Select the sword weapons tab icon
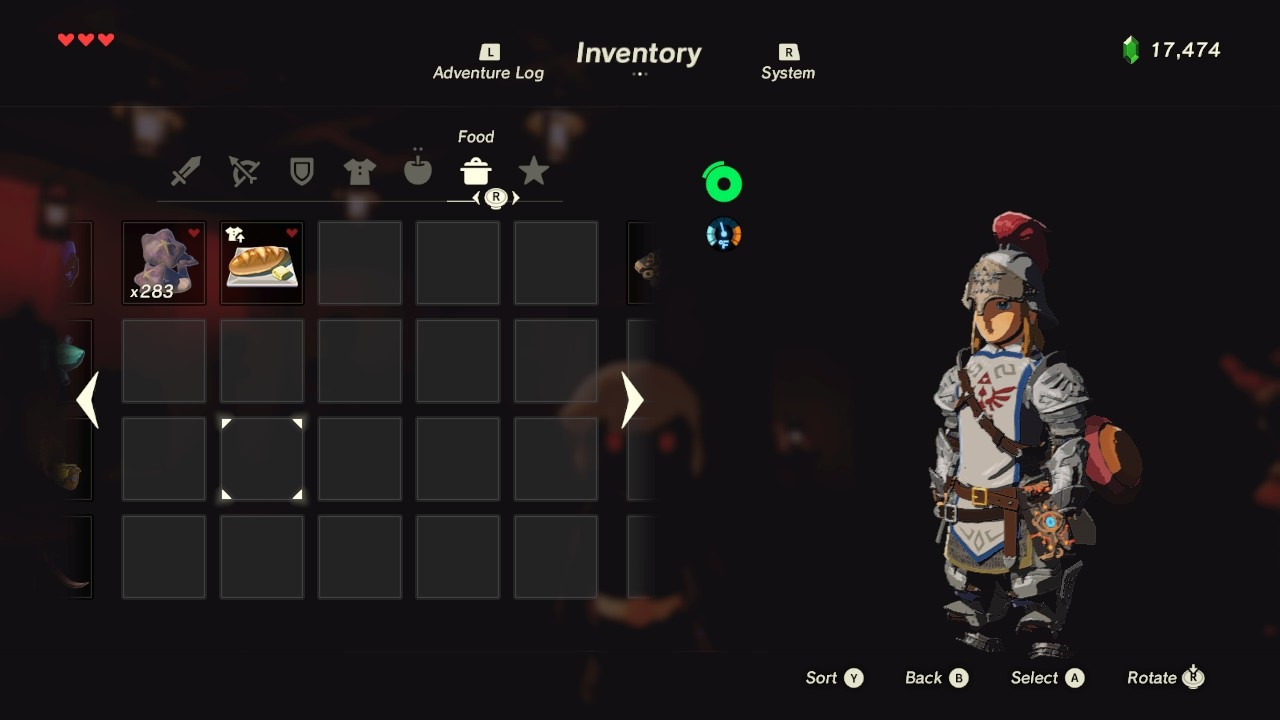 [184, 171]
